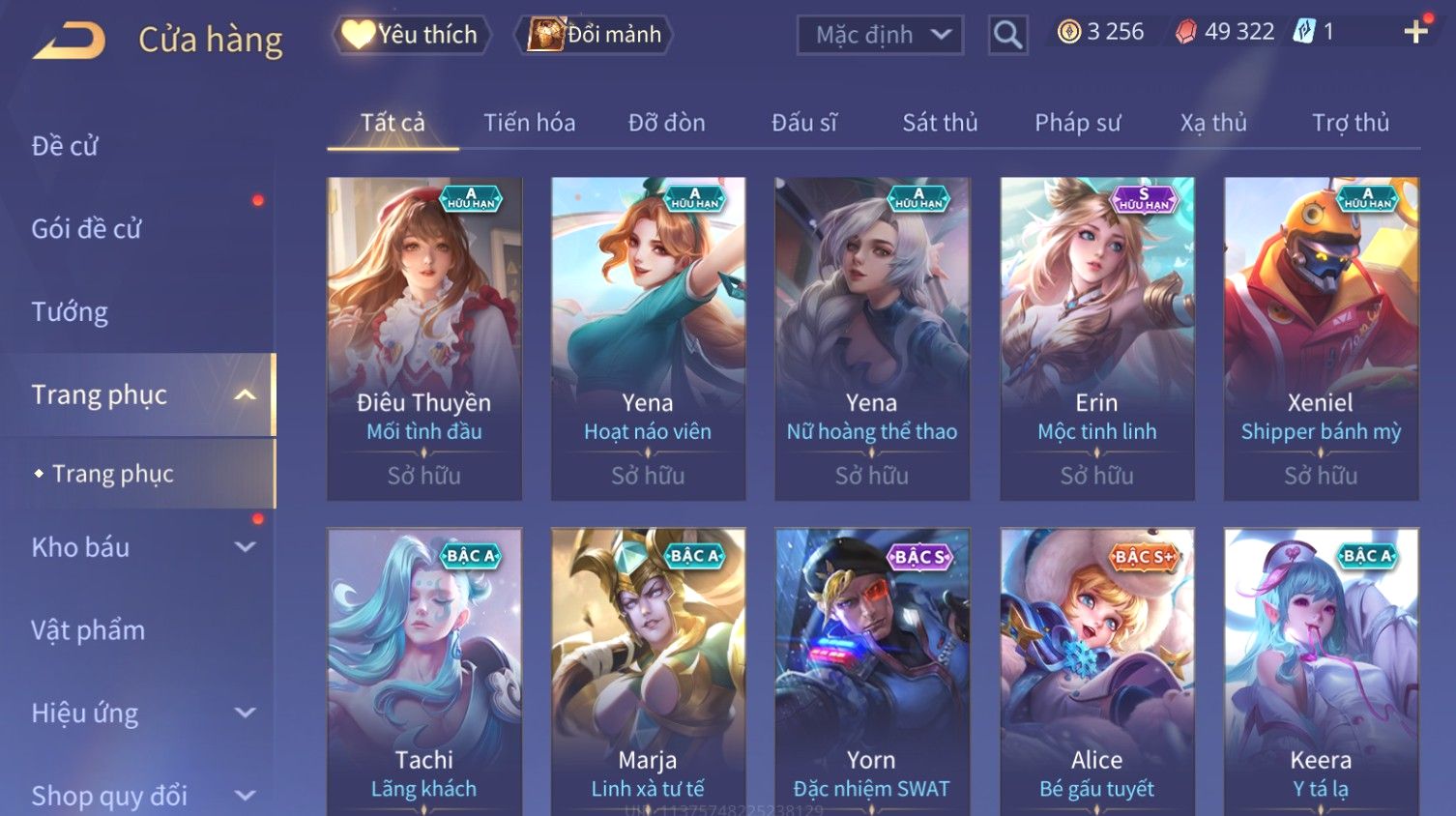The image size is (1456, 816).
Task: Open the Xạ thủ tab
Action: [x=1213, y=123]
